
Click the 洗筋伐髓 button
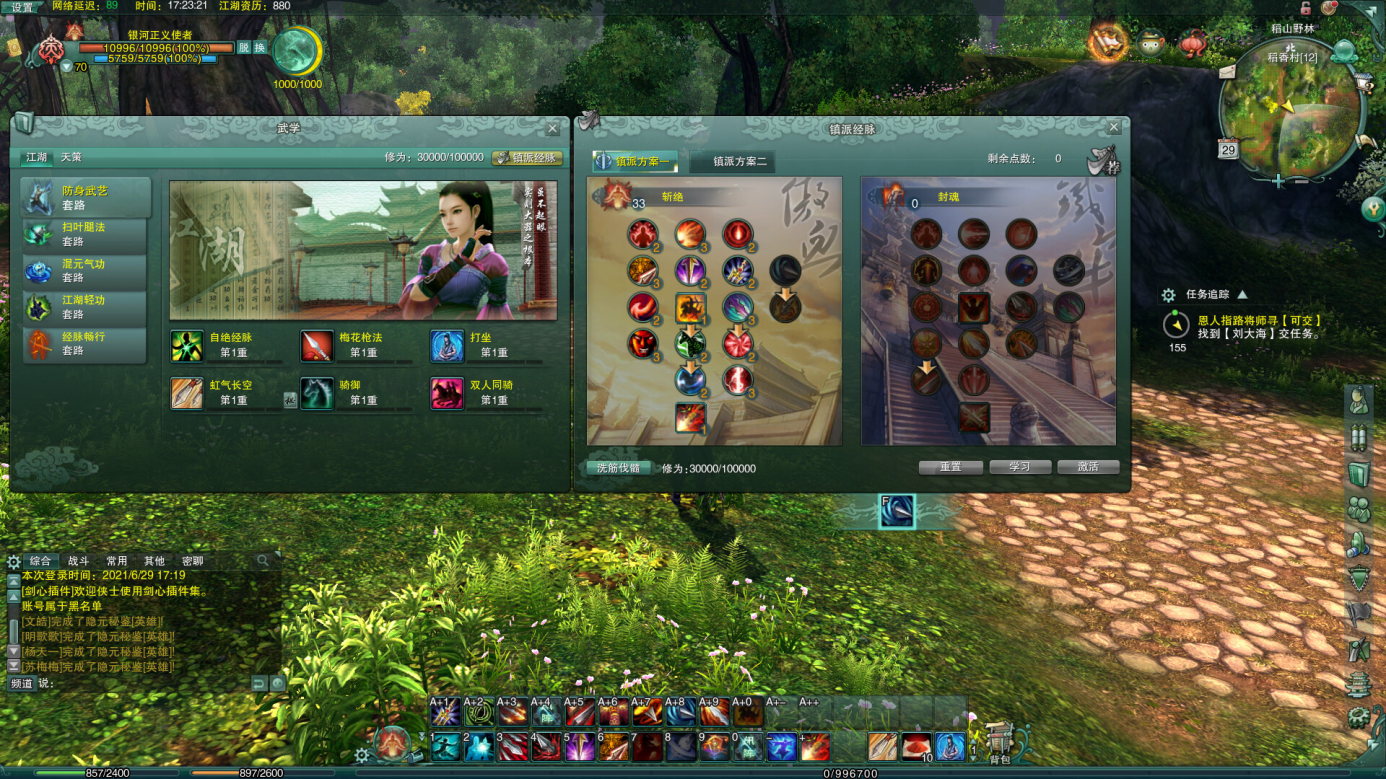click(x=618, y=468)
